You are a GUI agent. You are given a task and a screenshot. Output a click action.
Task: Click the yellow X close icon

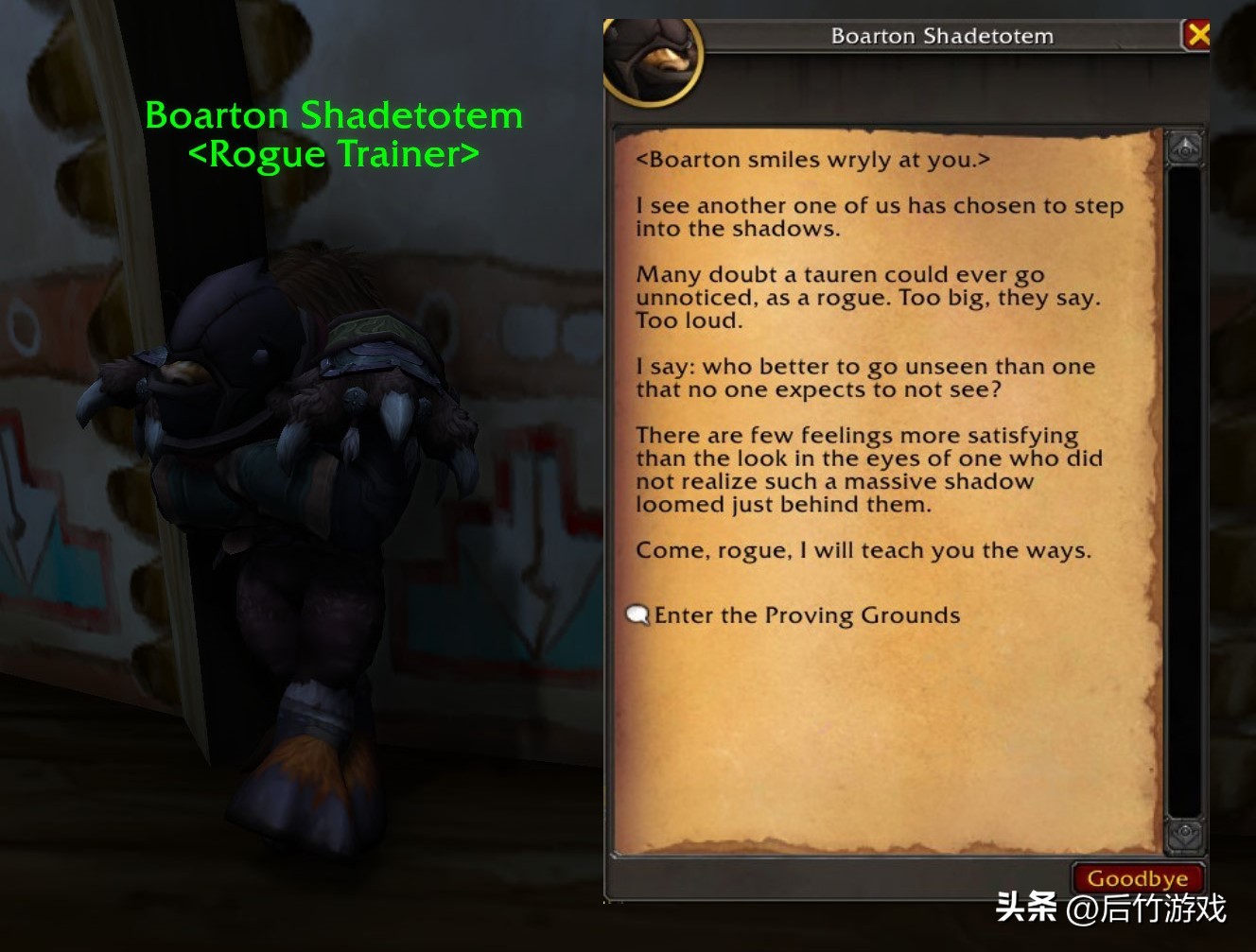click(x=1199, y=33)
